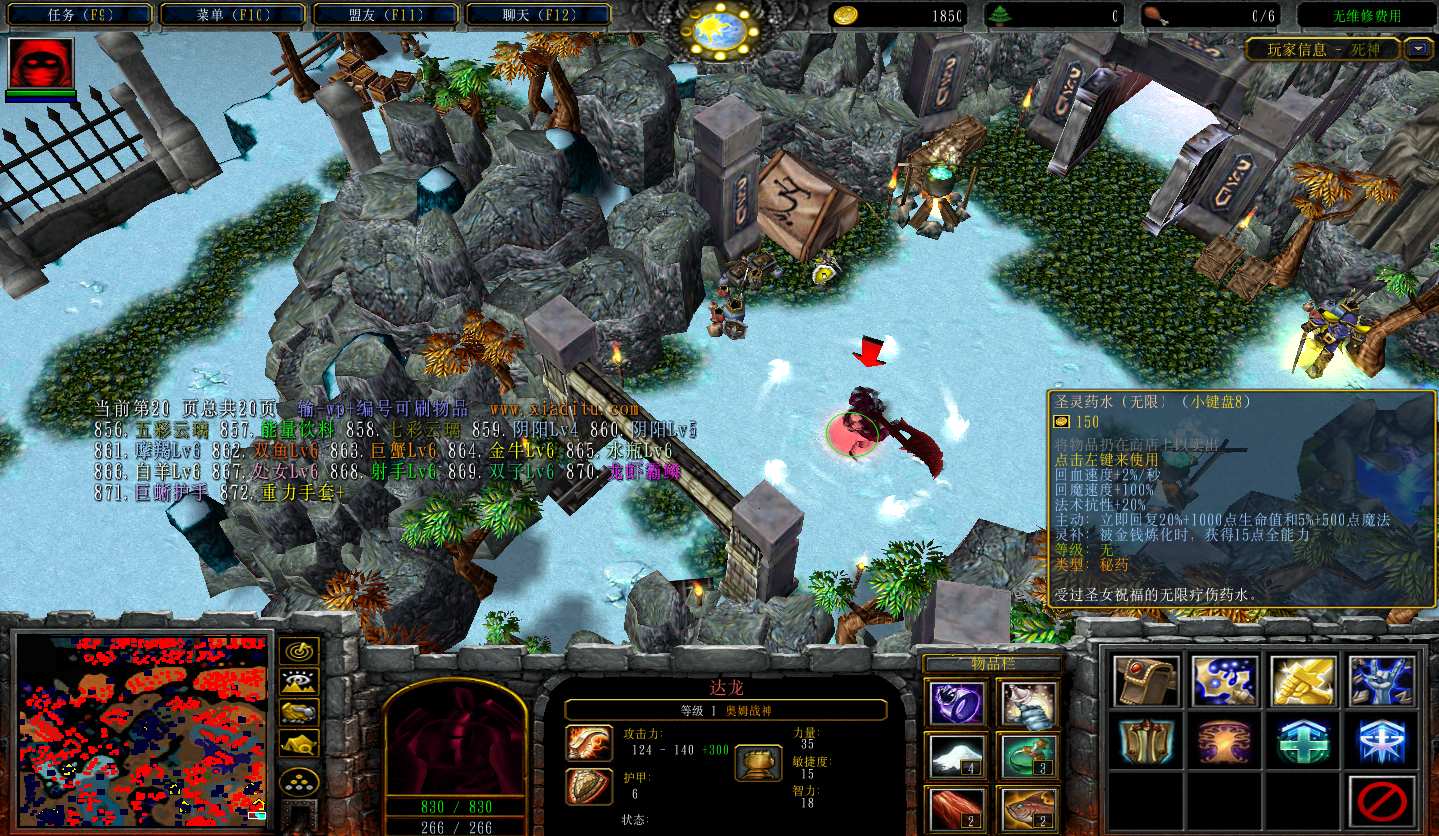Open the 菜单 (F10) main menu
Viewport: 1439px width, 836px height.
pos(235,15)
